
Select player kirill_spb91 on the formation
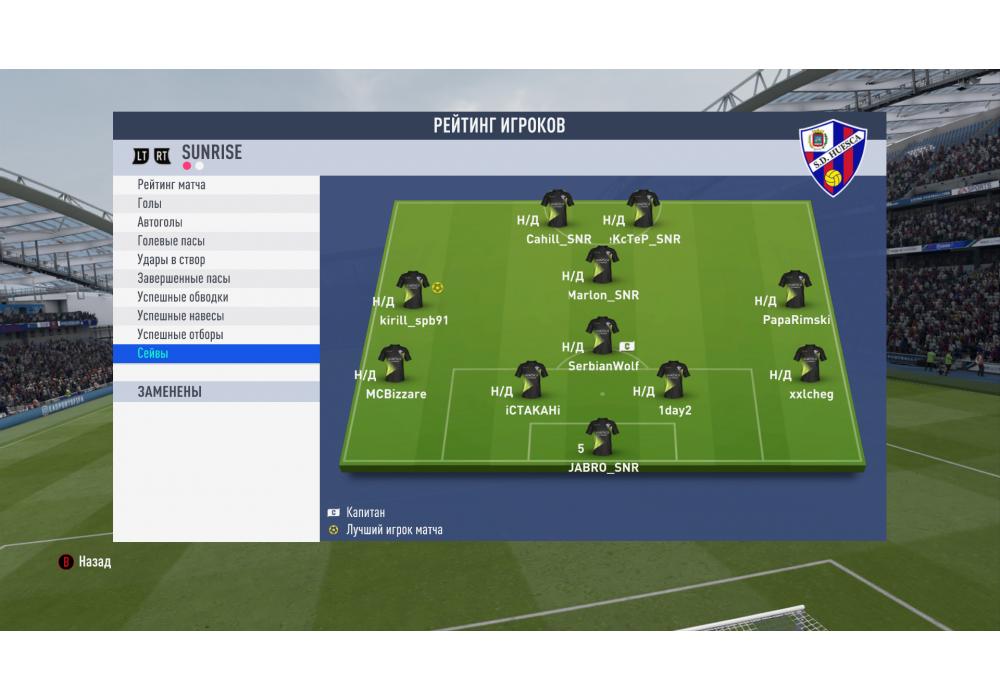click(x=413, y=289)
